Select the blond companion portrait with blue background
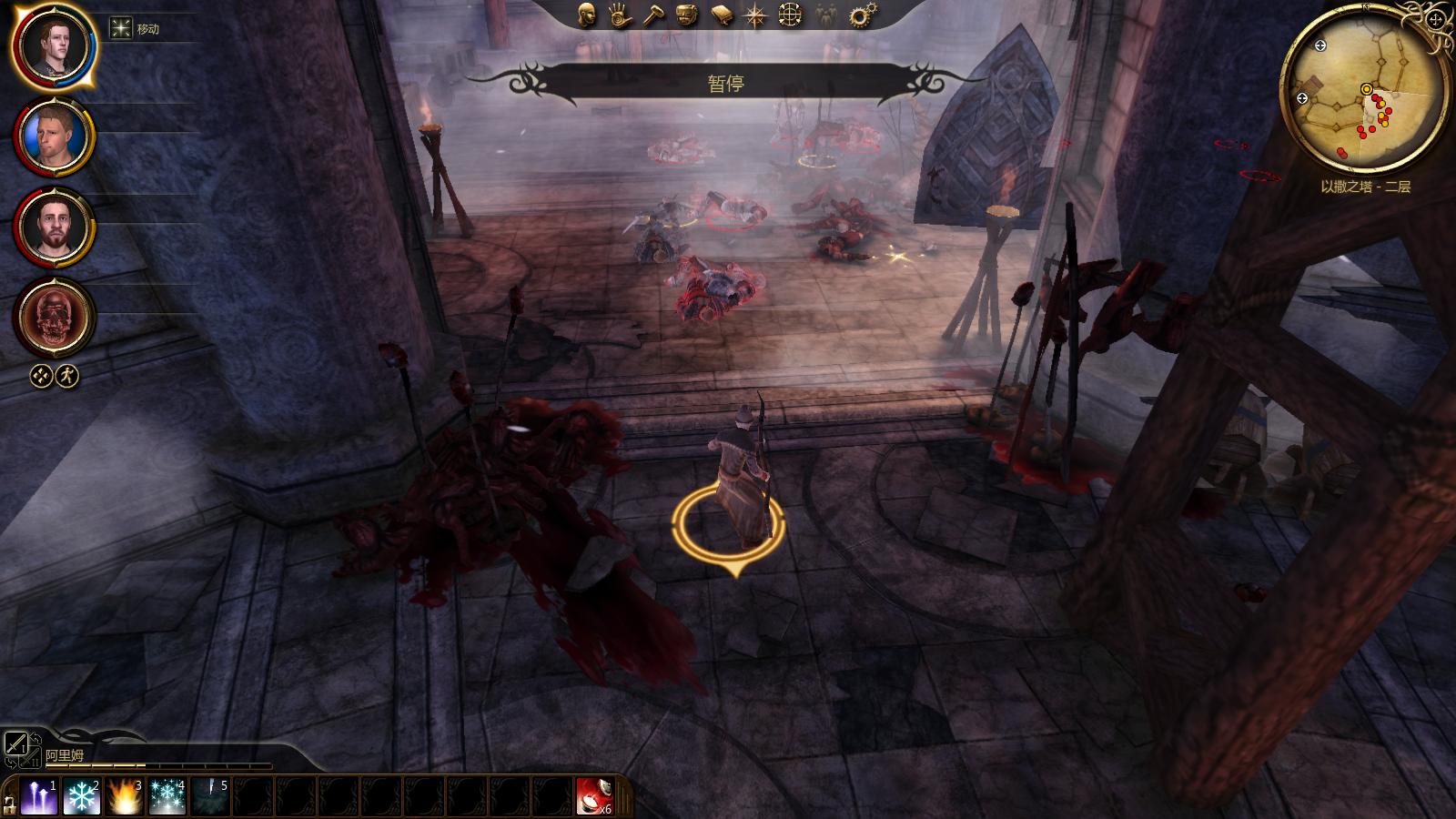Image resolution: width=1456 pixels, height=819 pixels. pos(53,136)
